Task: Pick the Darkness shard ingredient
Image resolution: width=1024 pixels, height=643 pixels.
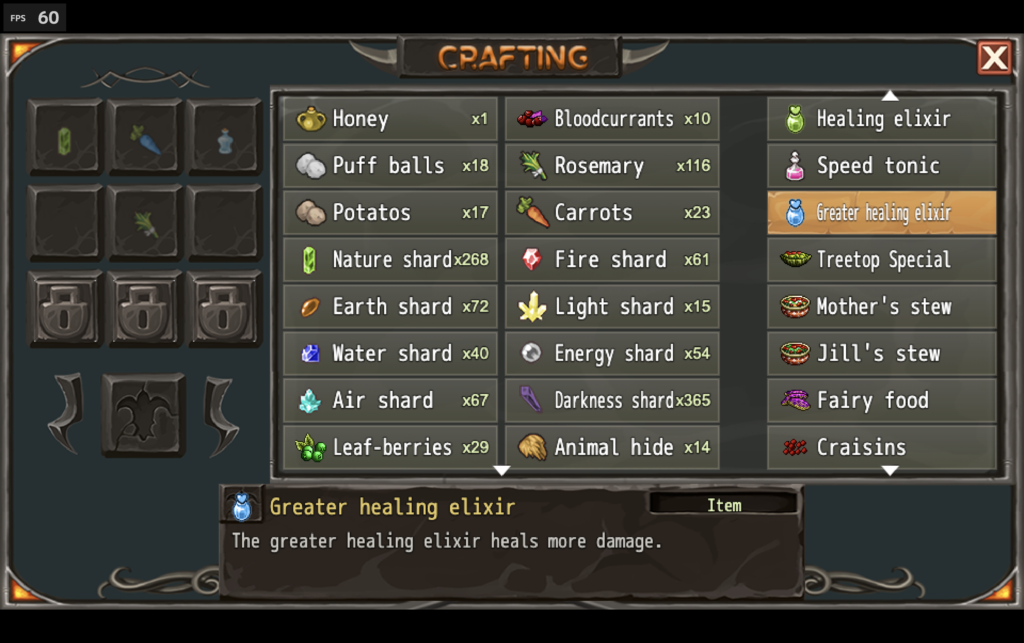Action: (x=612, y=401)
